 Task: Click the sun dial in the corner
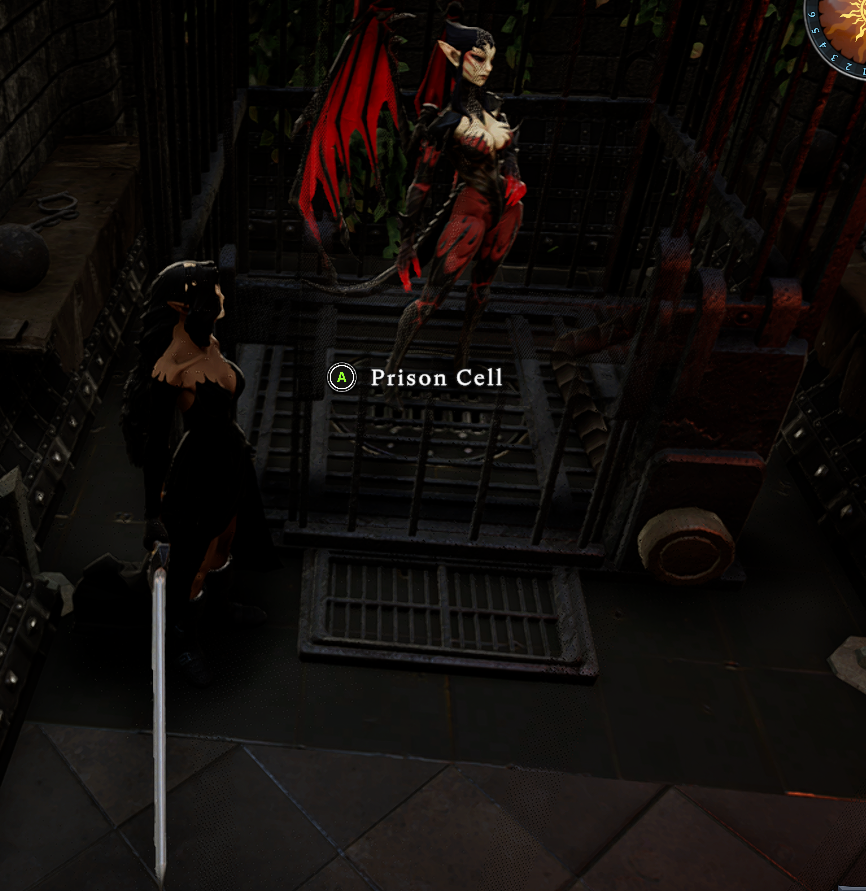pos(842,25)
